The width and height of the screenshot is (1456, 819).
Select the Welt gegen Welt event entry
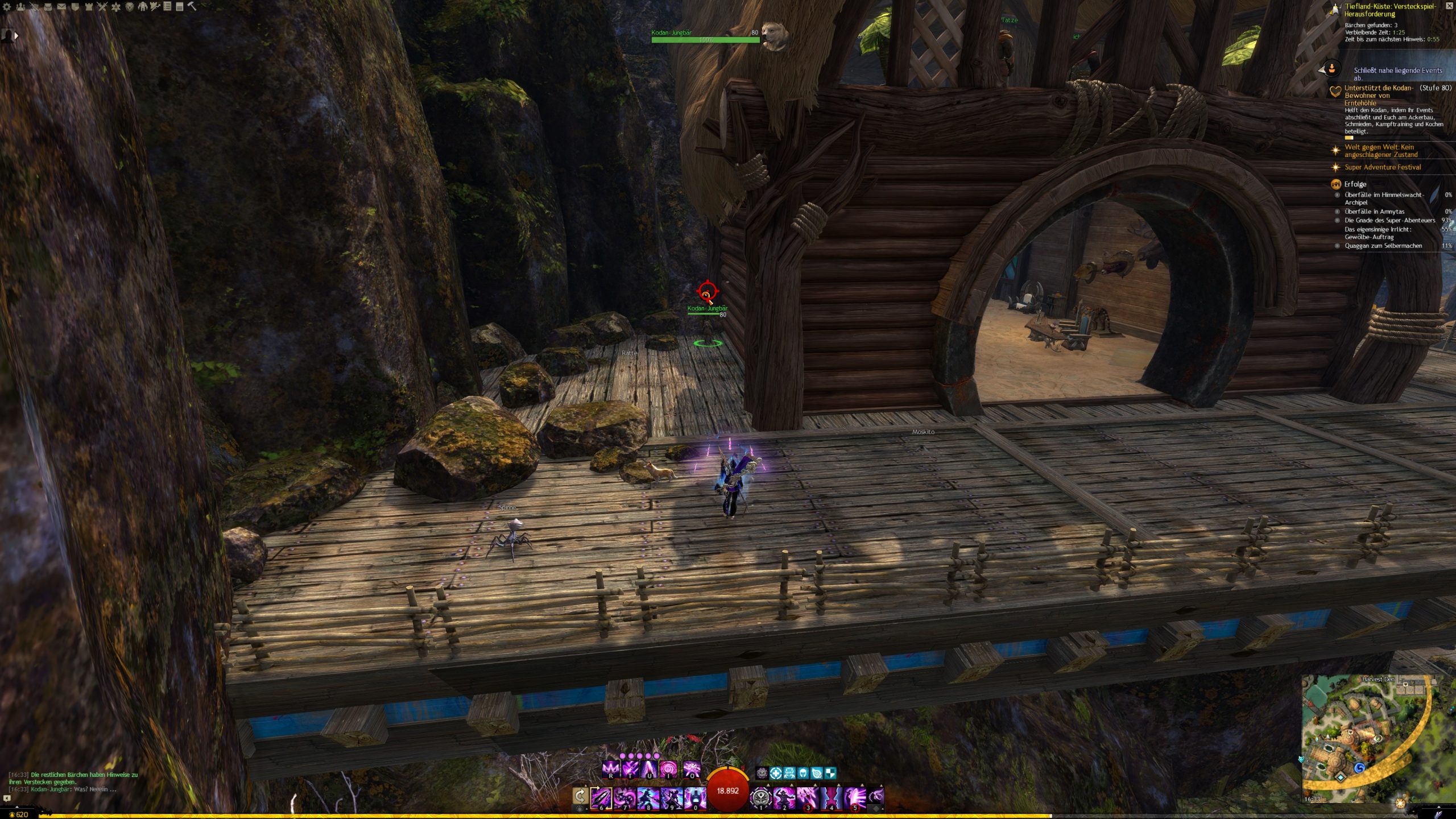1380,151
